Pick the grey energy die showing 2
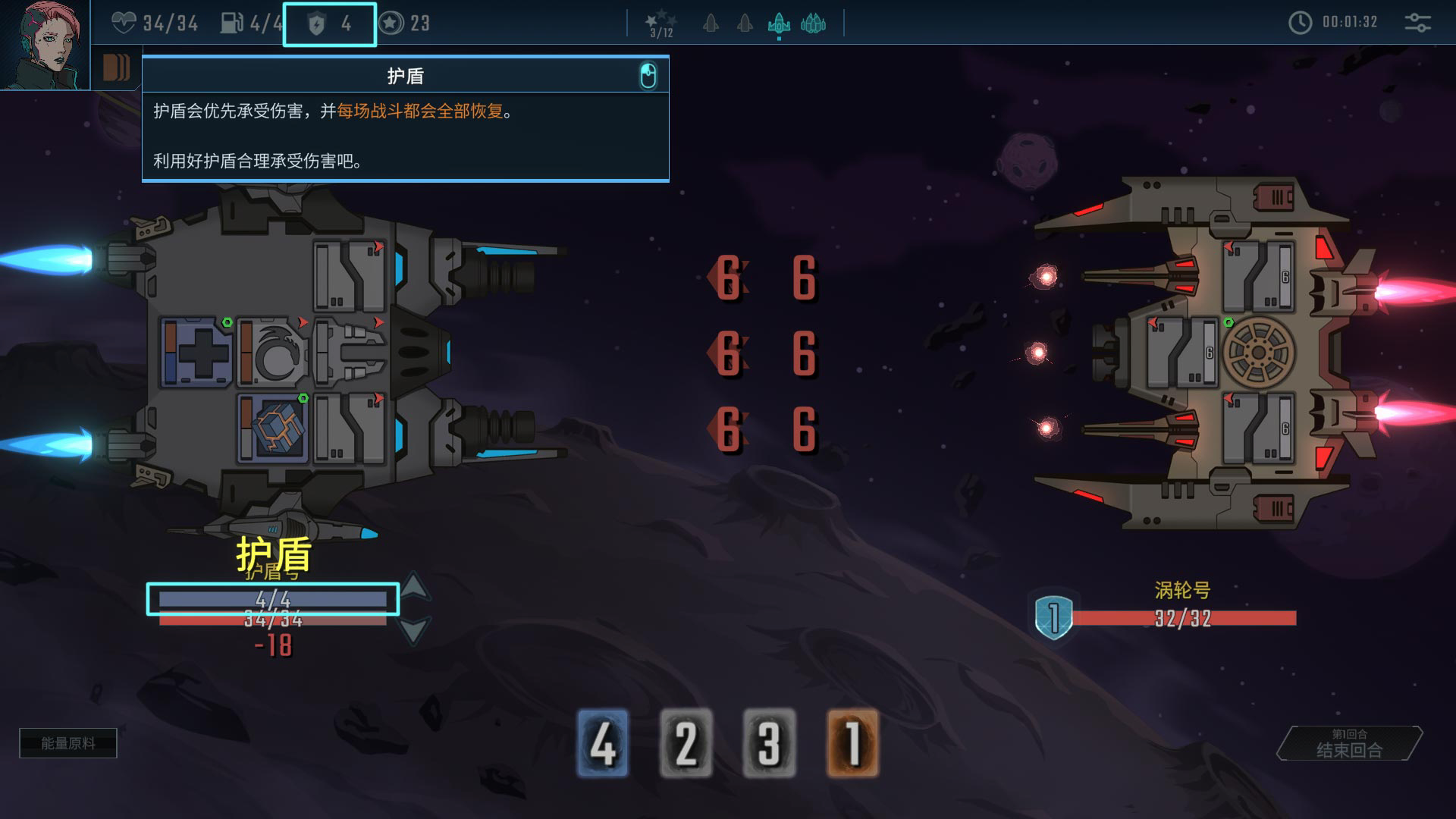 coord(686,743)
